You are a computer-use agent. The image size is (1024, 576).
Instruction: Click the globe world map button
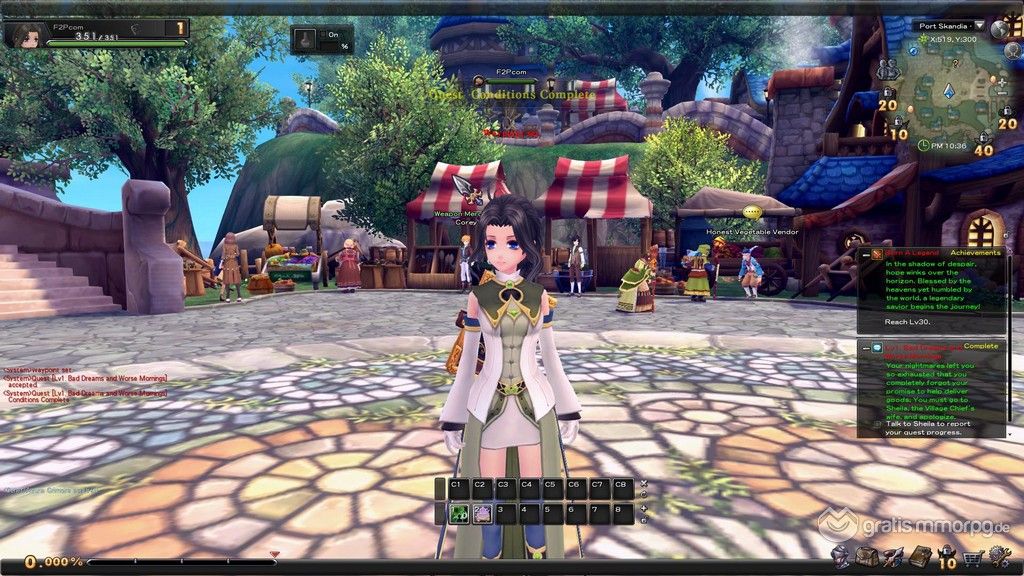coord(1000,29)
